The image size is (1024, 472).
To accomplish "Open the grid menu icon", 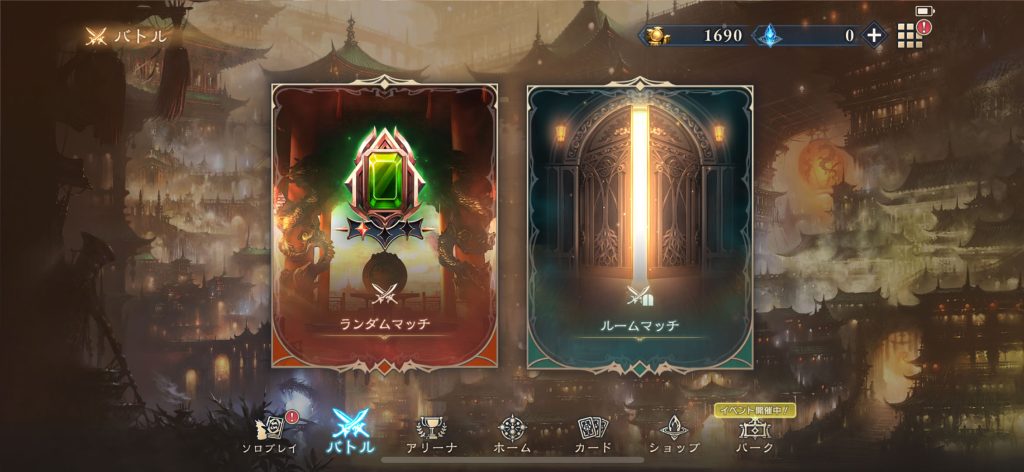I will [908, 36].
